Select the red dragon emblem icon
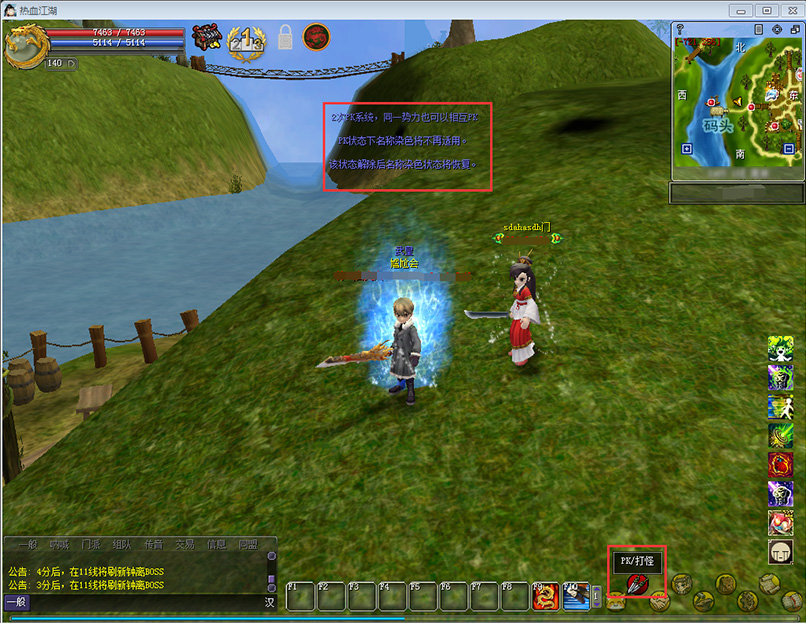This screenshot has width=806, height=623. [316, 38]
